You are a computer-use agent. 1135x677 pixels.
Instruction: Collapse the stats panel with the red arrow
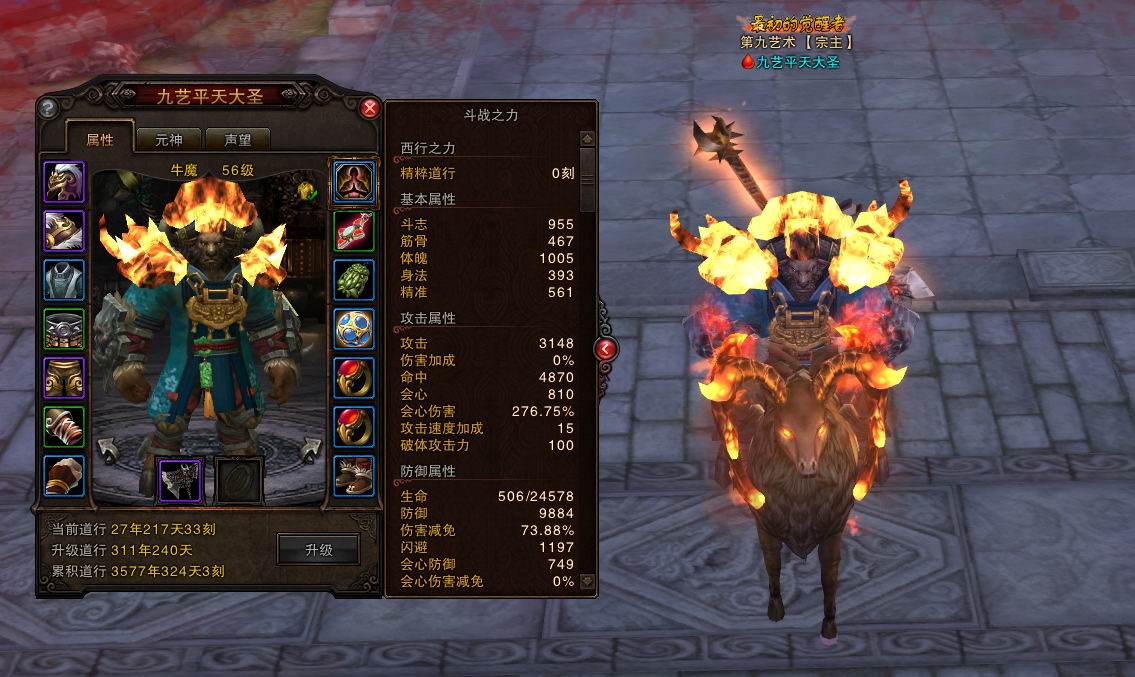(606, 348)
